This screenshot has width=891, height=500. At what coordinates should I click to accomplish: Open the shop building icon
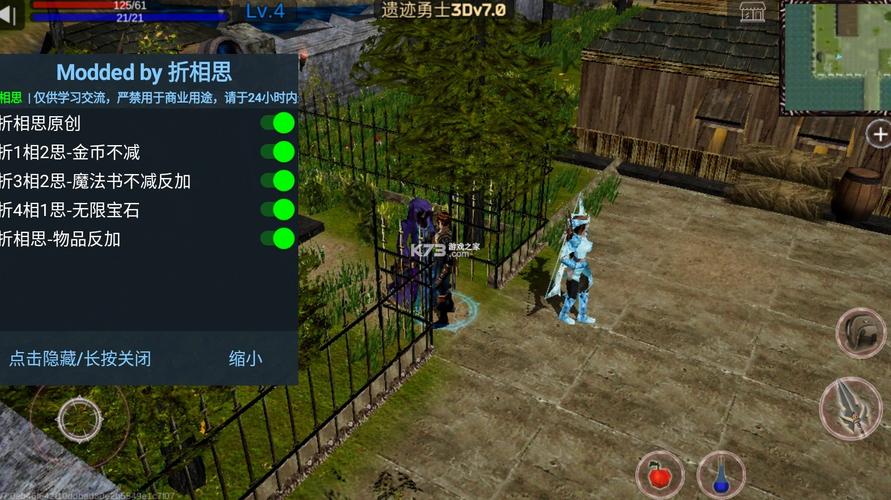coord(752,12)
